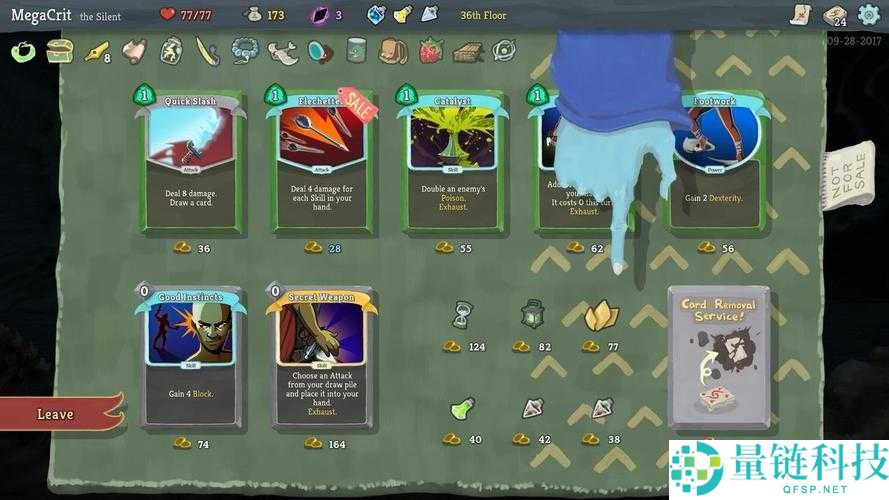Inspect the green snake ring relic
The image size is (889, 500).
tap(22, 50)
